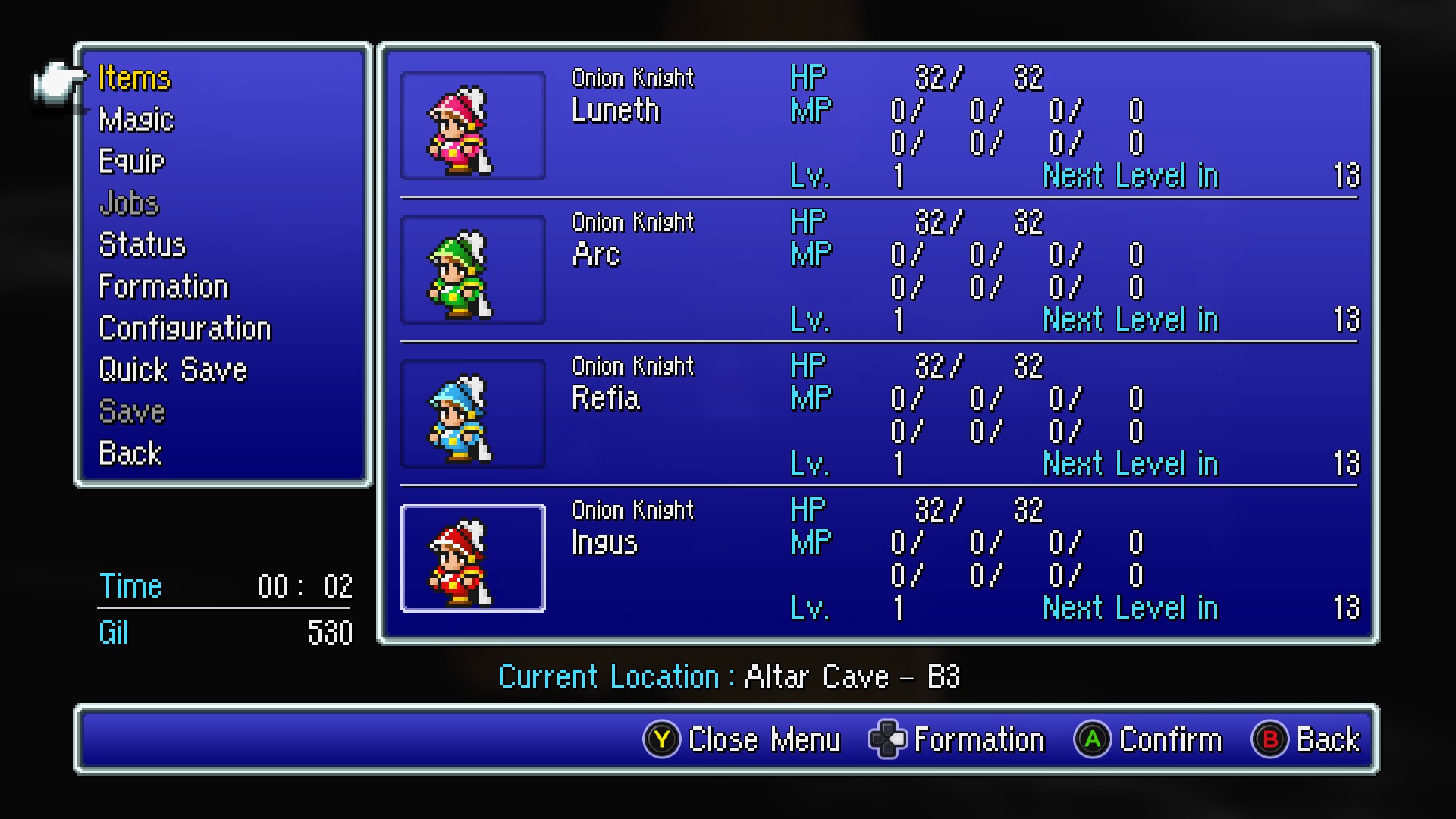1456x819 pixels.
Task: Pick Arc's green portrait
Action: pyautogui.click(x=472, y=270)
